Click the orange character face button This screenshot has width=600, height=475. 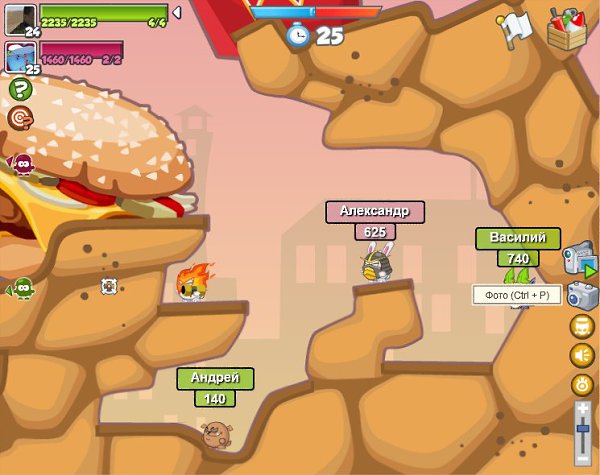pyautogui.click(x=582, y=326)
